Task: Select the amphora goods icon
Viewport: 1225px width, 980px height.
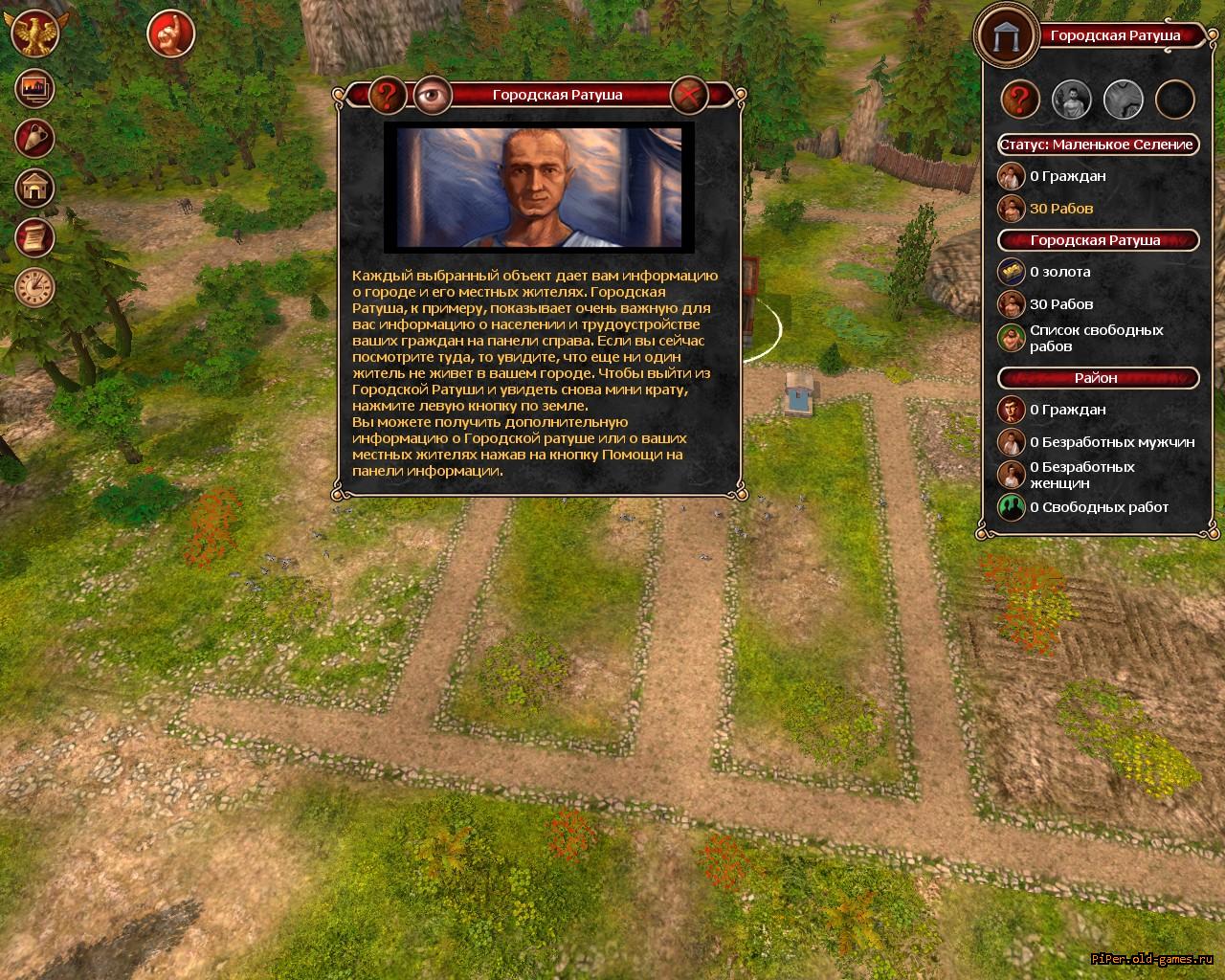Action: point(35,138)
